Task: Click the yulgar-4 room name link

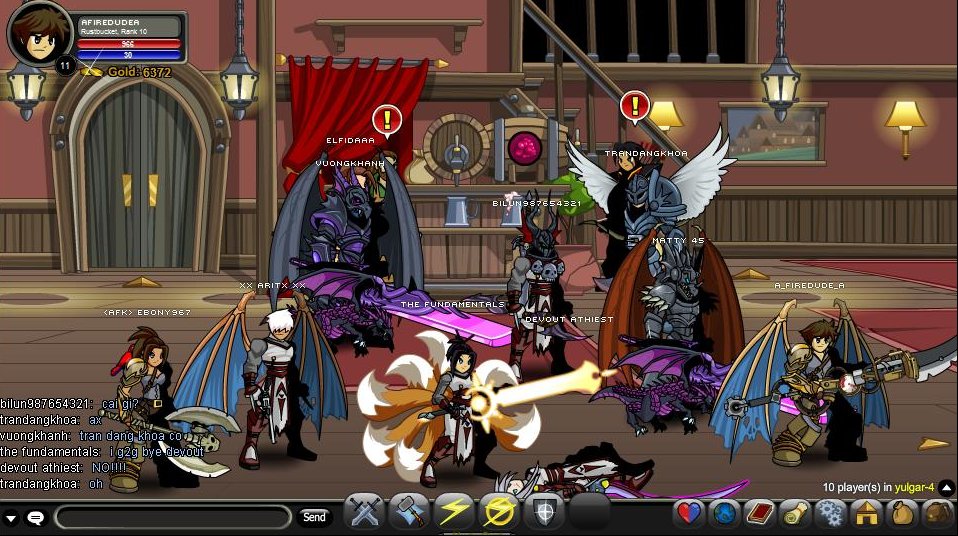Action: tap(914, 487)
